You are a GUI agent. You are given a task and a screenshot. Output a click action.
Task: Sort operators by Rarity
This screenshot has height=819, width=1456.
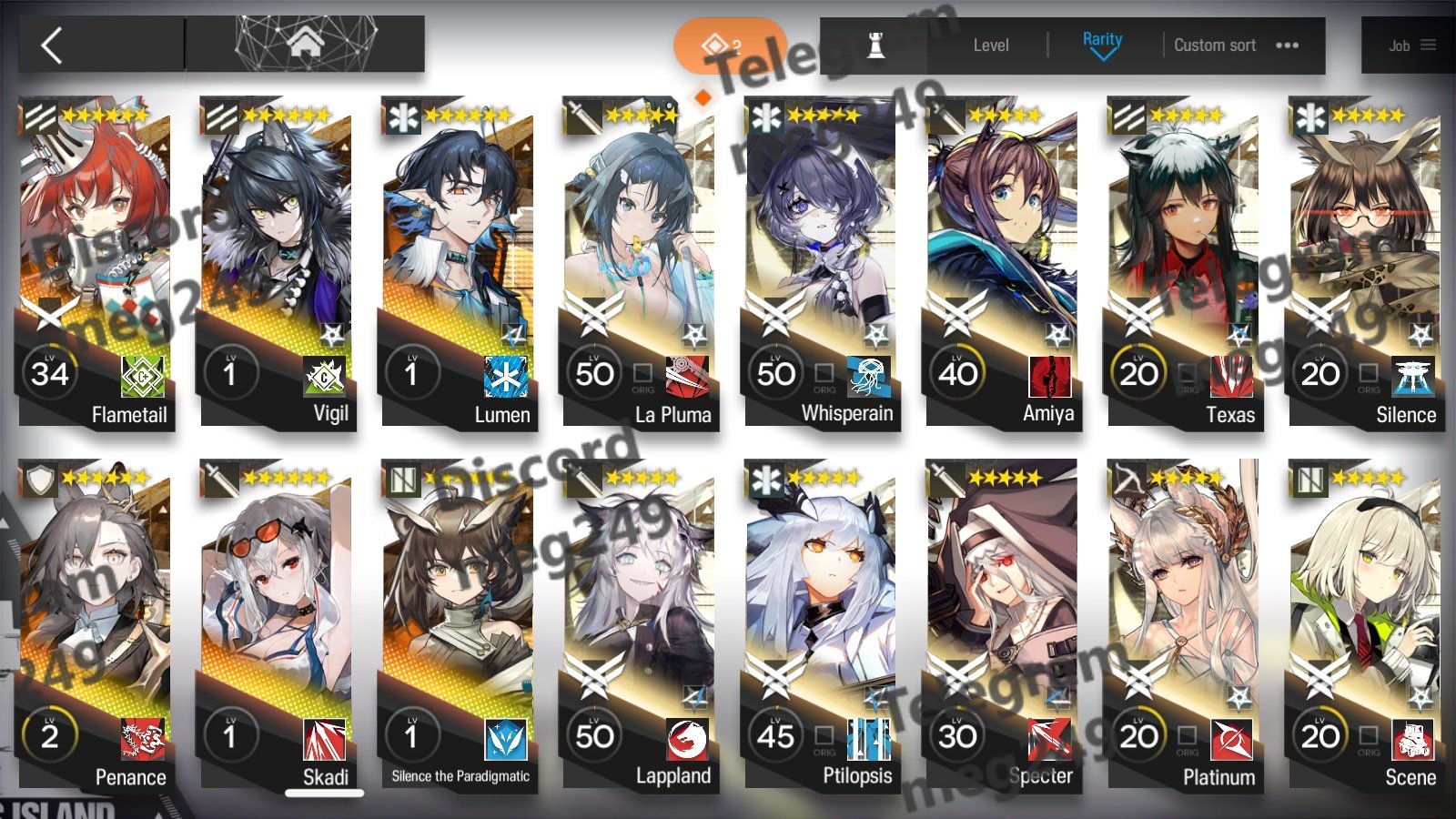point(1102,44)
